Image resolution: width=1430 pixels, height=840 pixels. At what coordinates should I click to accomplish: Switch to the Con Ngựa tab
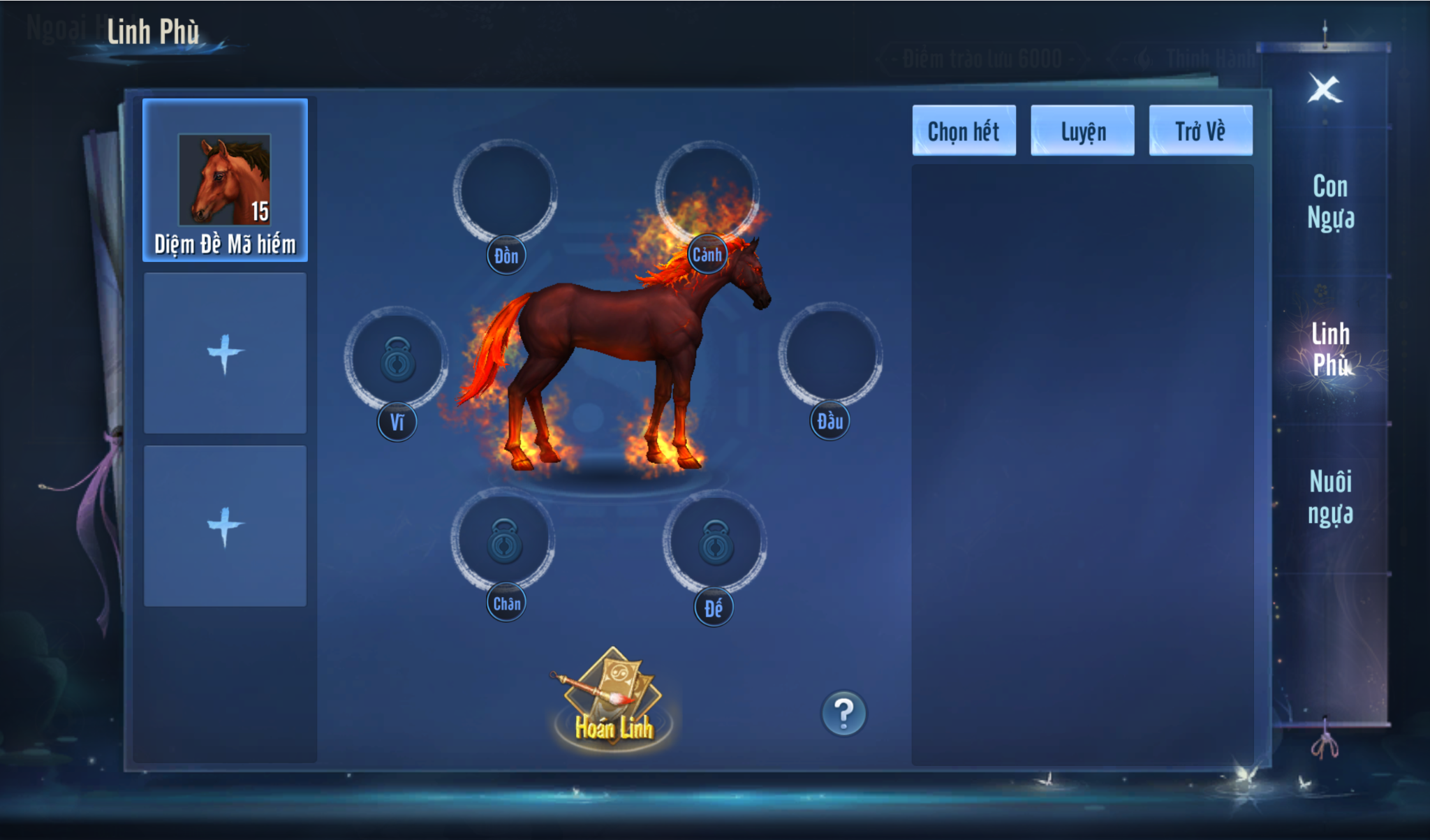pyautogui.click(x=1330, y=202)
